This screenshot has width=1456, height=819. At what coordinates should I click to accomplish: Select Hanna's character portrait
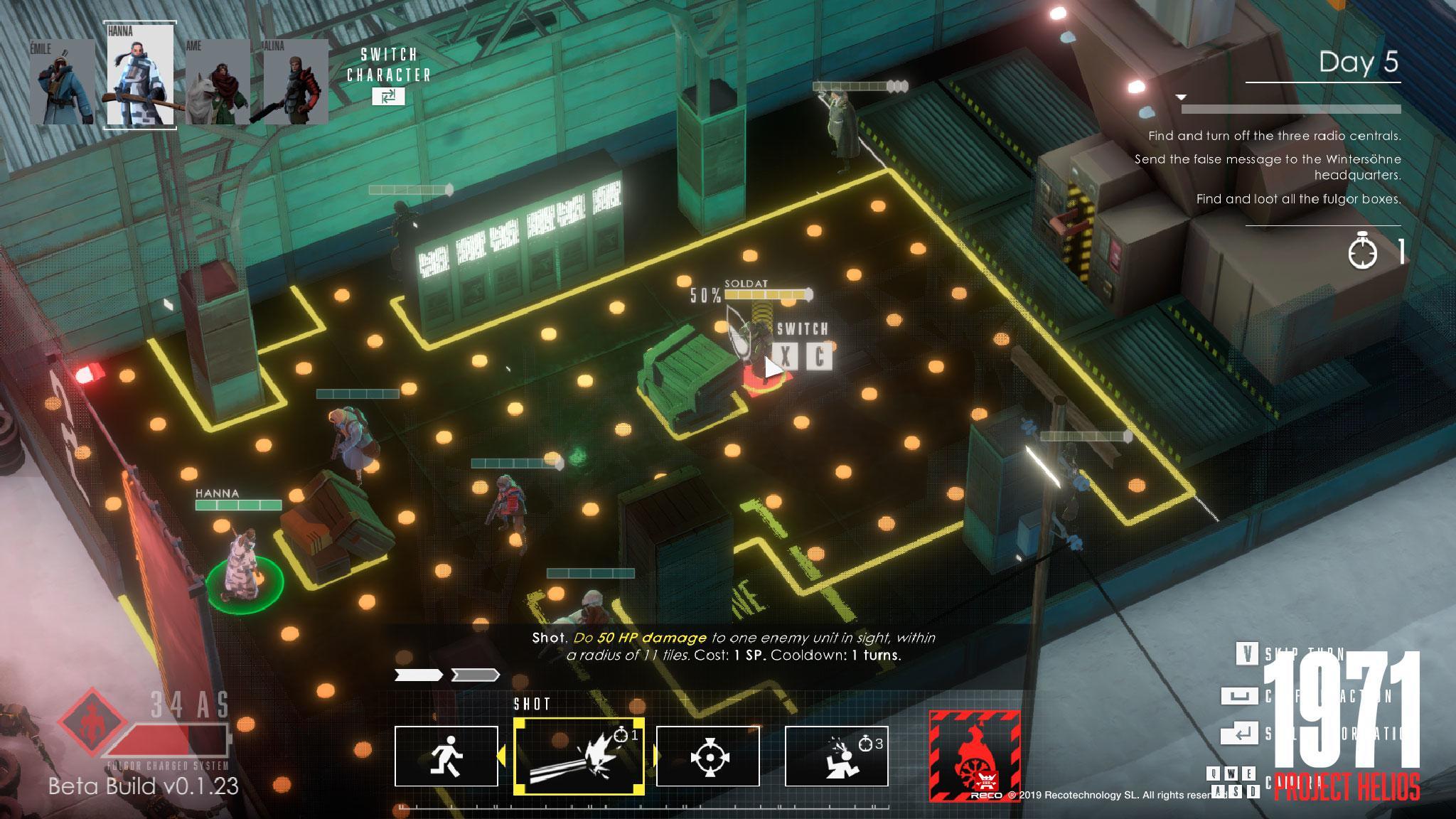[x=140, y=76]
